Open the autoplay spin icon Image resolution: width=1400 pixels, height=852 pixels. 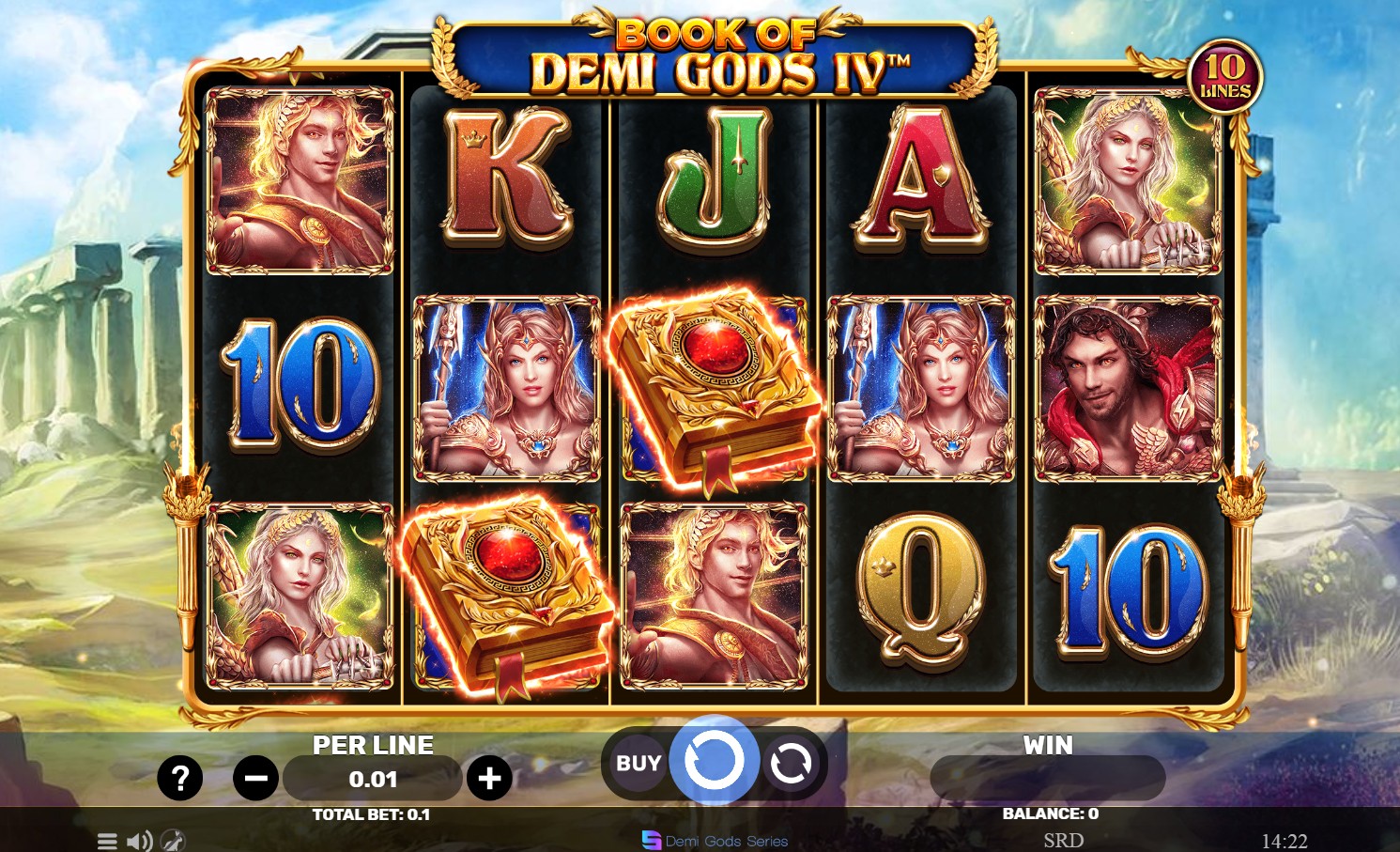point(791,762)
